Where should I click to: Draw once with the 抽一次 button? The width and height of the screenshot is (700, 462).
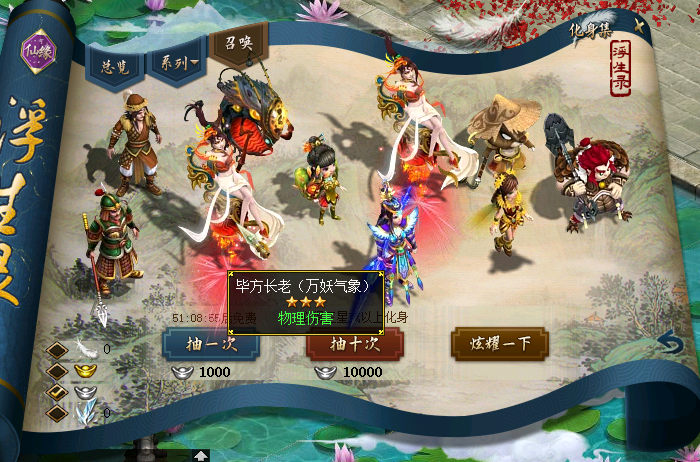(x=210, y=343)
